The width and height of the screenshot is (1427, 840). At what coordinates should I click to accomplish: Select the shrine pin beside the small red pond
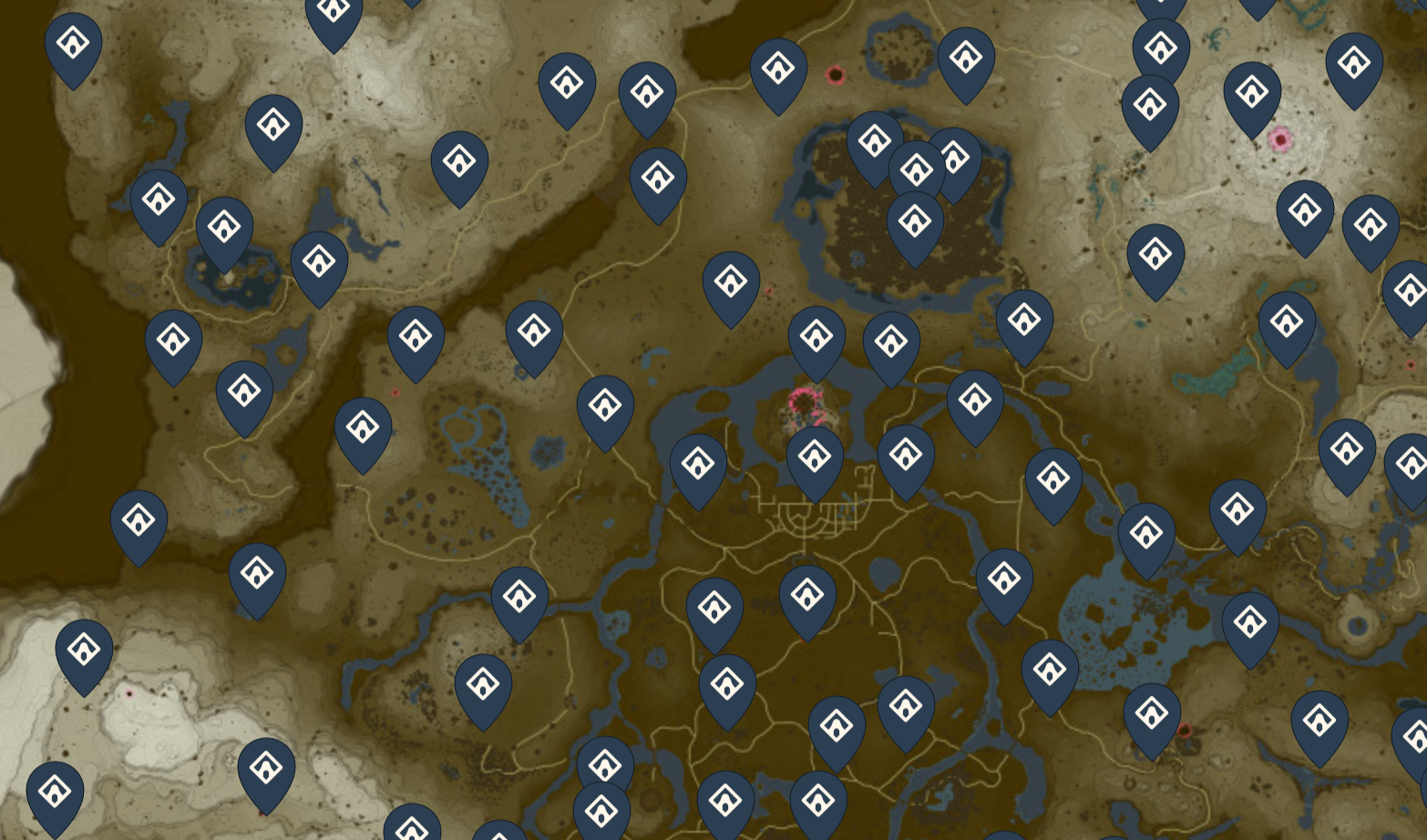[776, 68]
